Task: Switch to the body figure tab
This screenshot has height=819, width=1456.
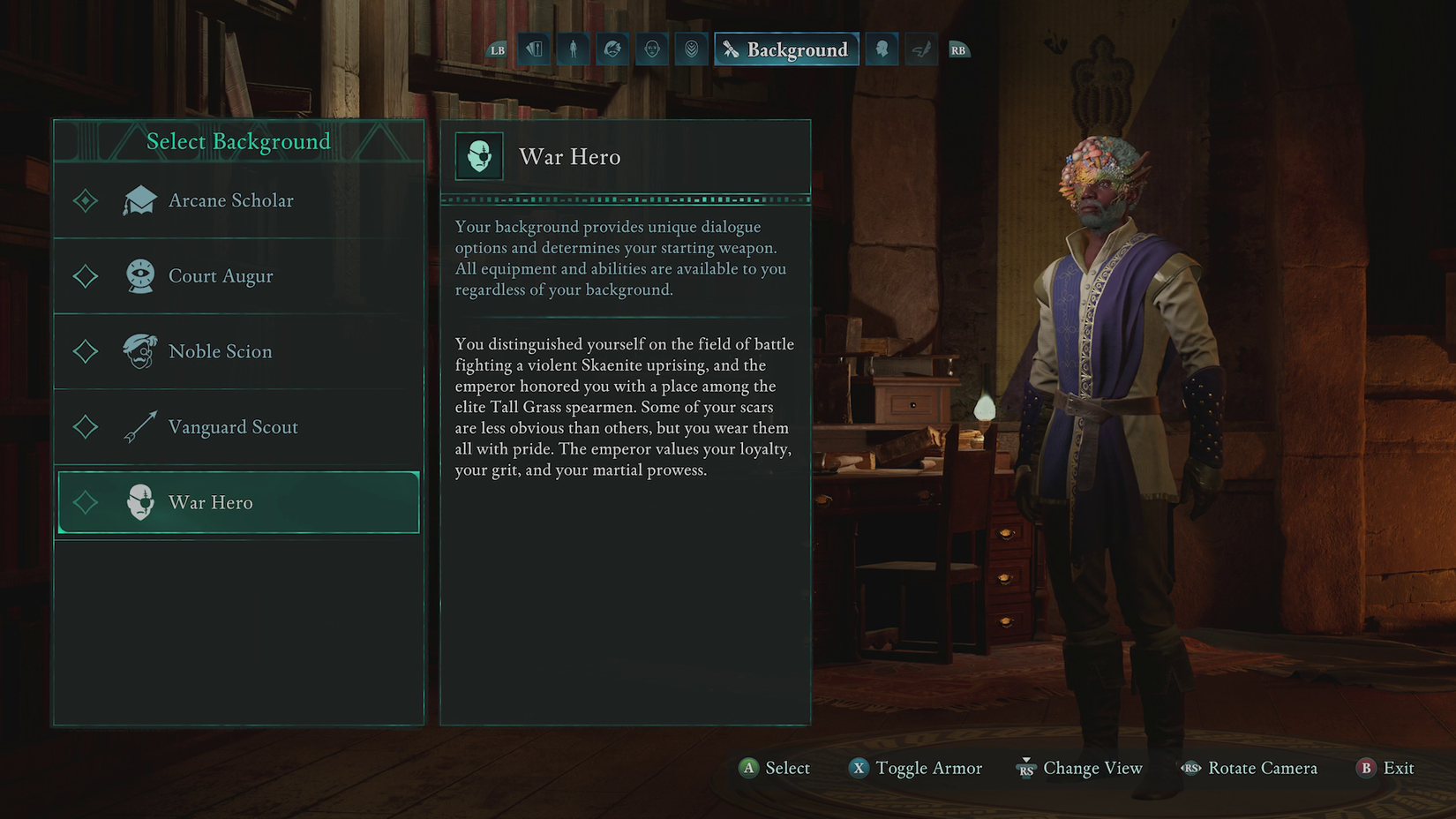Action: tap(574, 49)
